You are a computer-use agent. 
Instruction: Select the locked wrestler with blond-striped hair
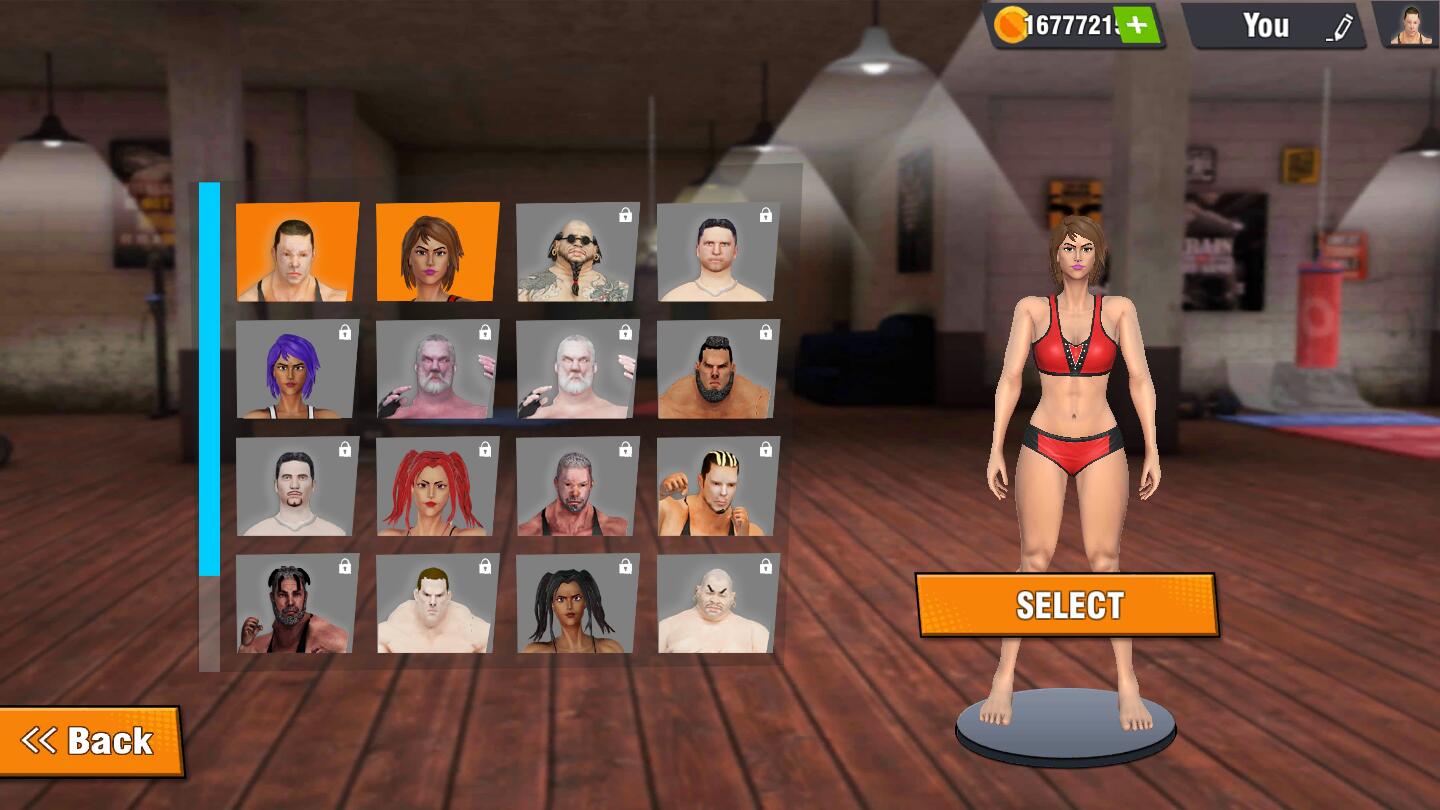tap(718, 486)
